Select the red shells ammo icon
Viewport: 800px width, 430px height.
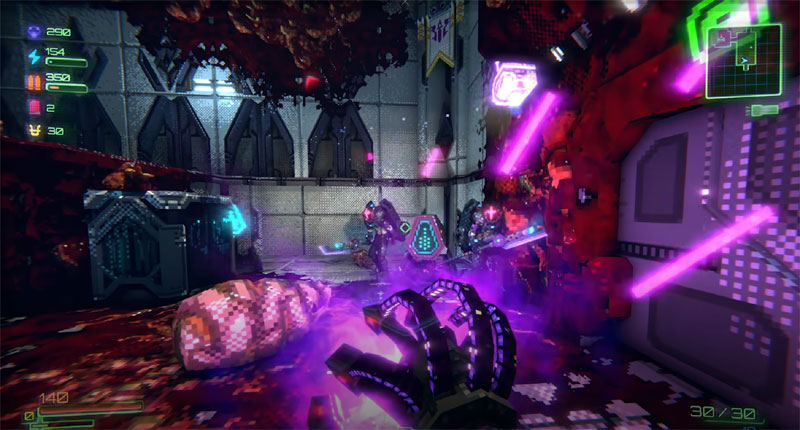(x=33, y=105)
